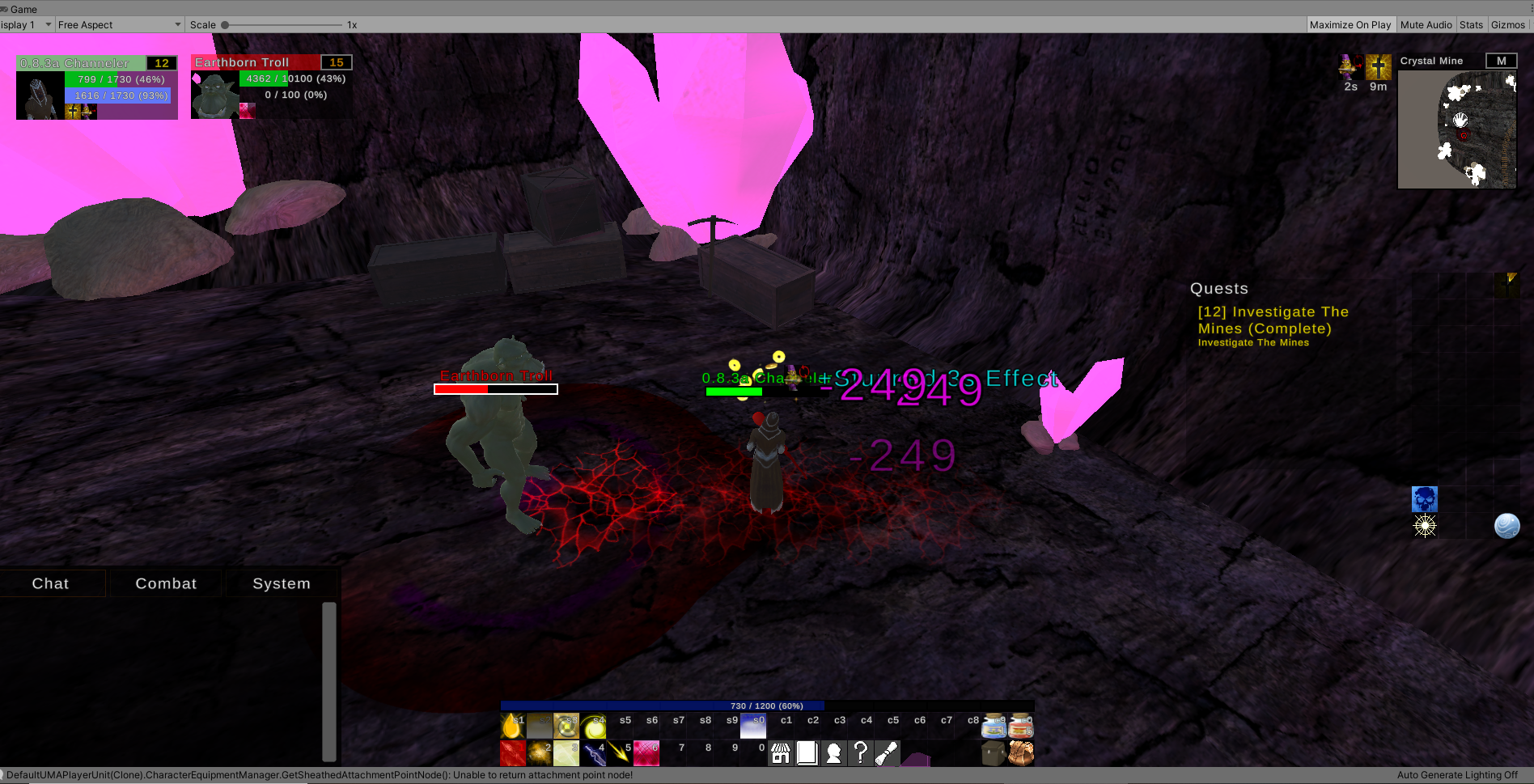Screen dimensions: 1534x784
Task: Trigger the pink crosshatch ability in slot 6
Action: 646,753
